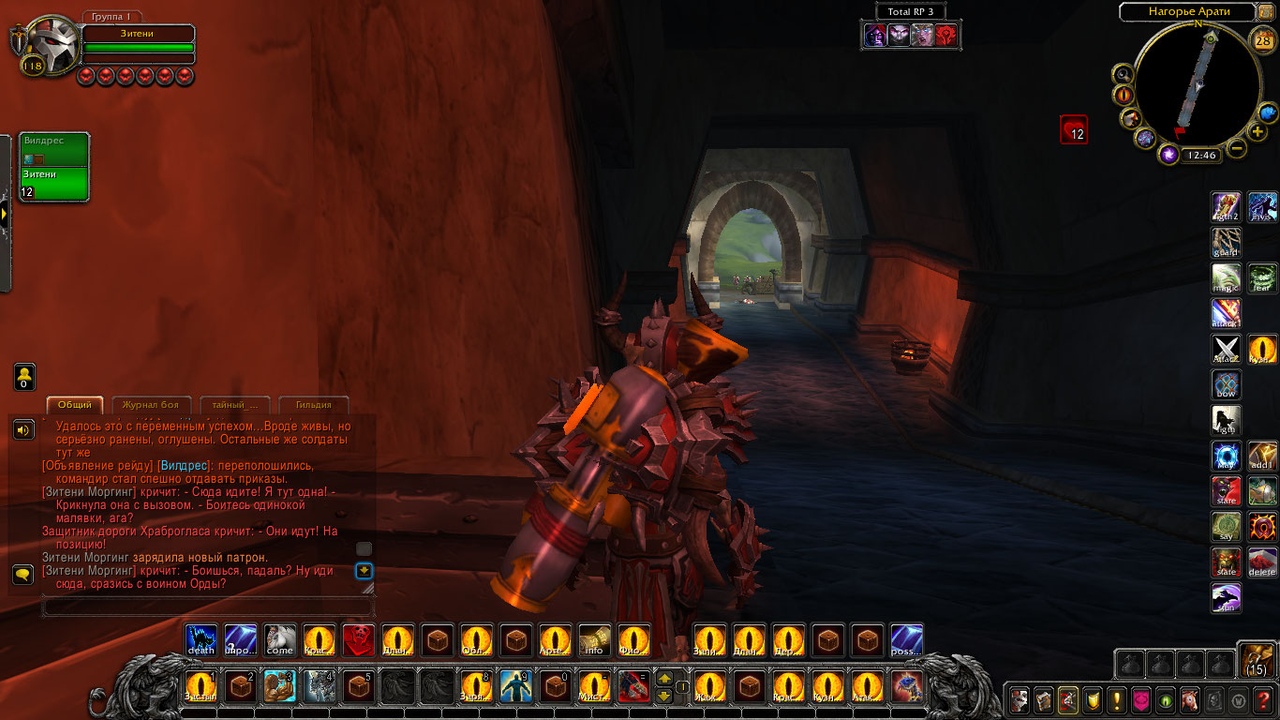1280x720 pixels.
Task: Select the Зитени raid frame
Action: (54, 182)
